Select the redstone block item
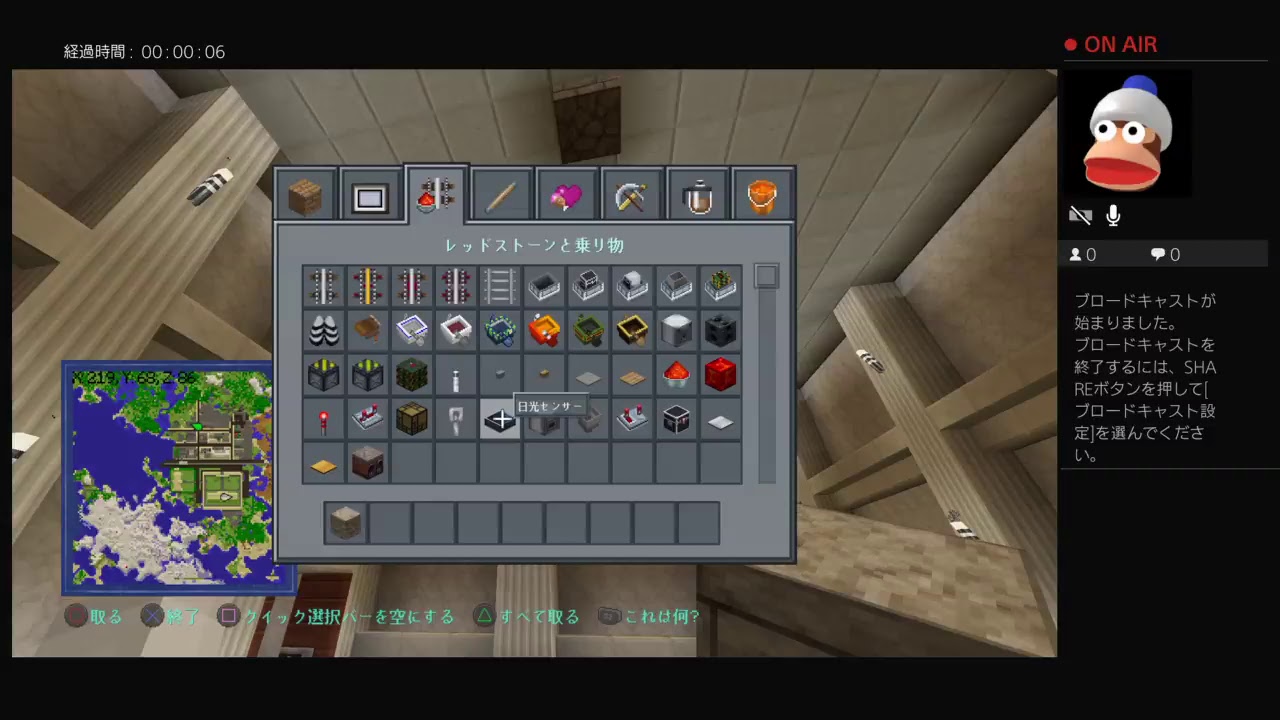This screenshot has width=1280, height=720. pyautogui.click(x=720, y=375)
